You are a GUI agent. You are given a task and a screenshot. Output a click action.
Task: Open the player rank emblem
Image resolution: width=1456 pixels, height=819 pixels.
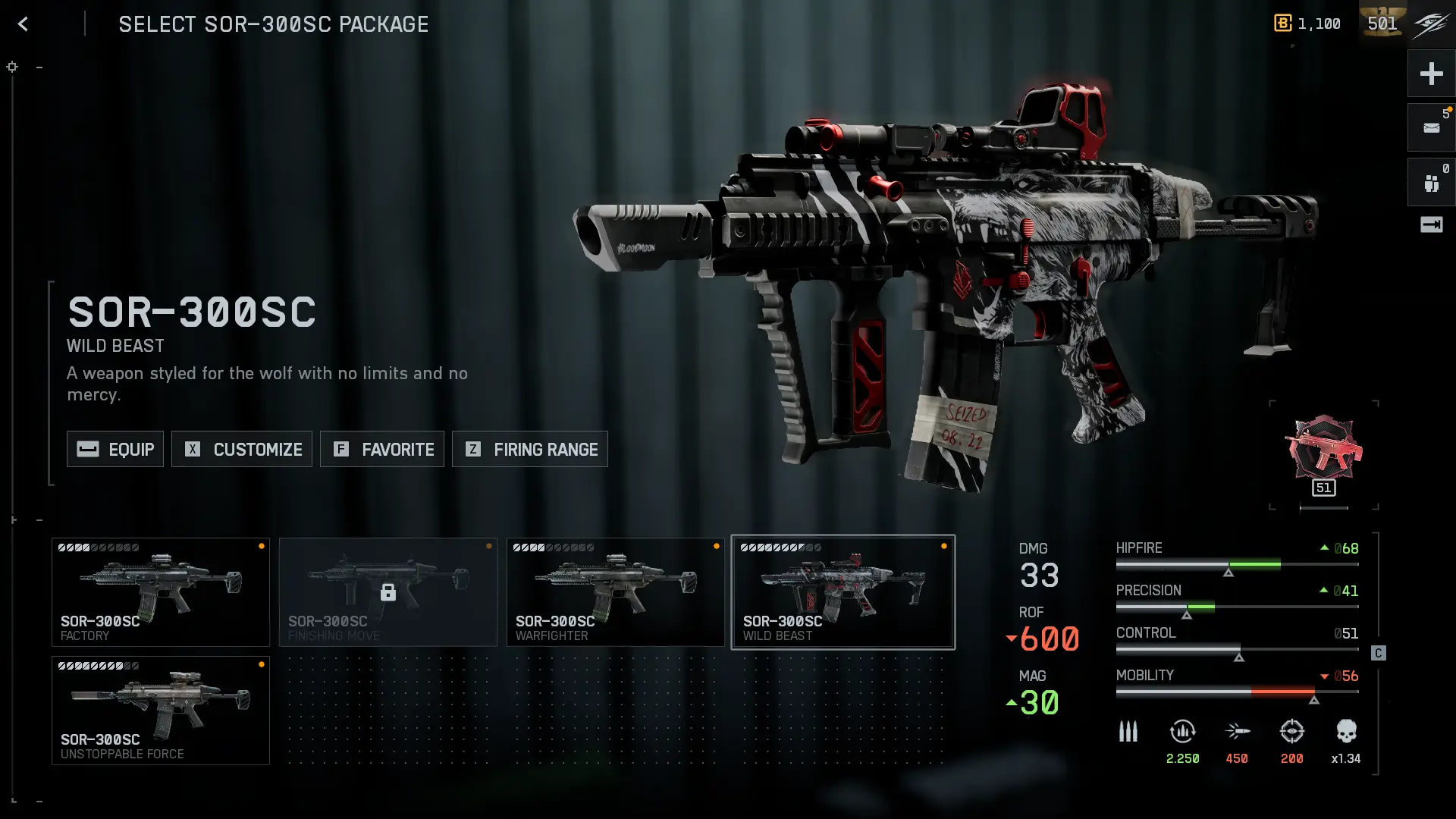tap(1382, 24)
